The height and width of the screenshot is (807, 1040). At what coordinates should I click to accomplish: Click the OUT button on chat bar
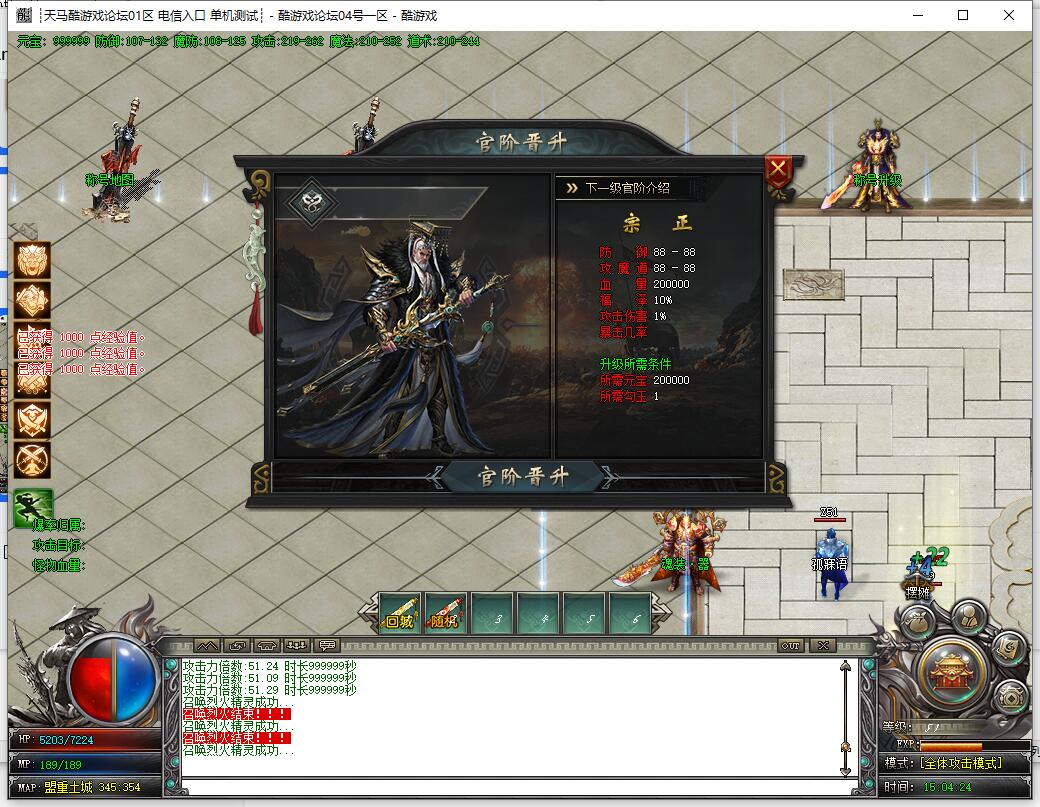[790, 645]
